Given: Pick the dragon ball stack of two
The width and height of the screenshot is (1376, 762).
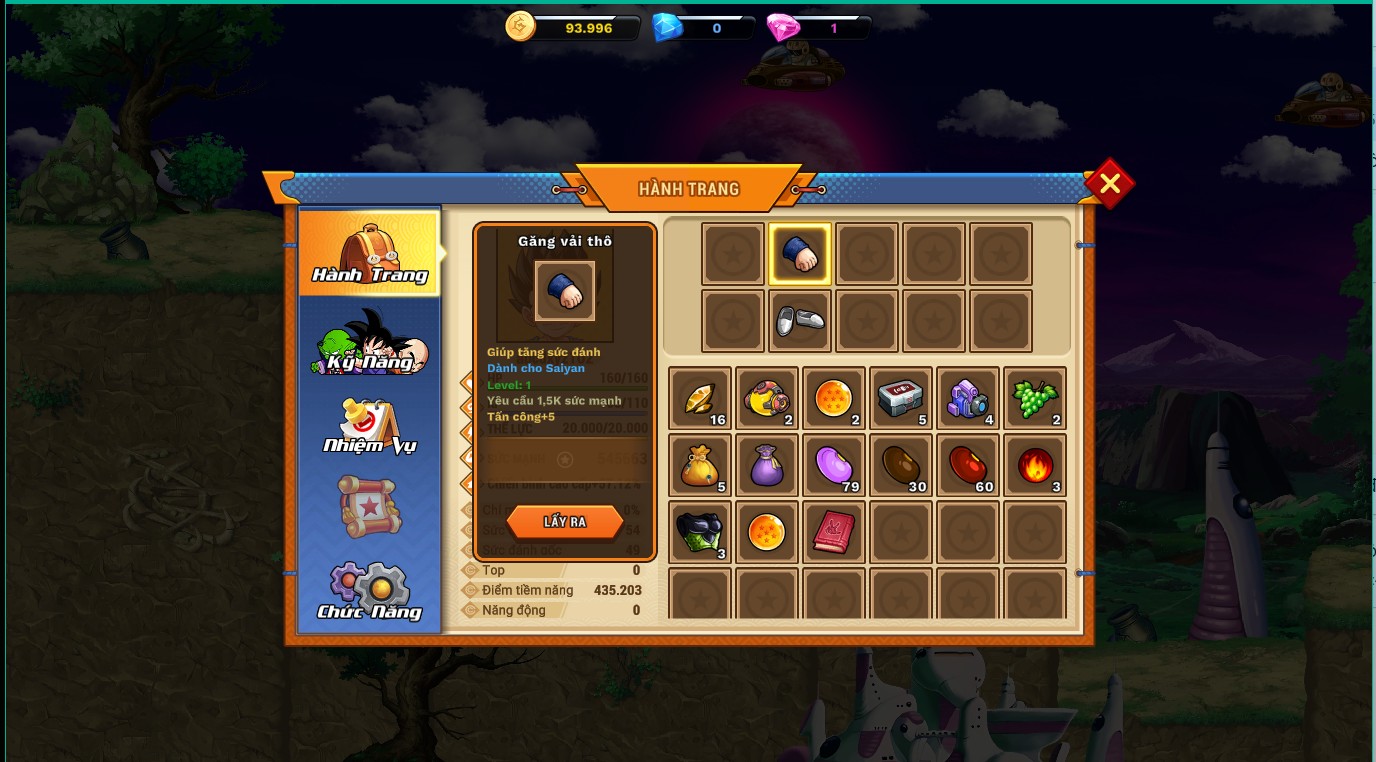Looking at the screenshot, I should click(x=834, y=399).
